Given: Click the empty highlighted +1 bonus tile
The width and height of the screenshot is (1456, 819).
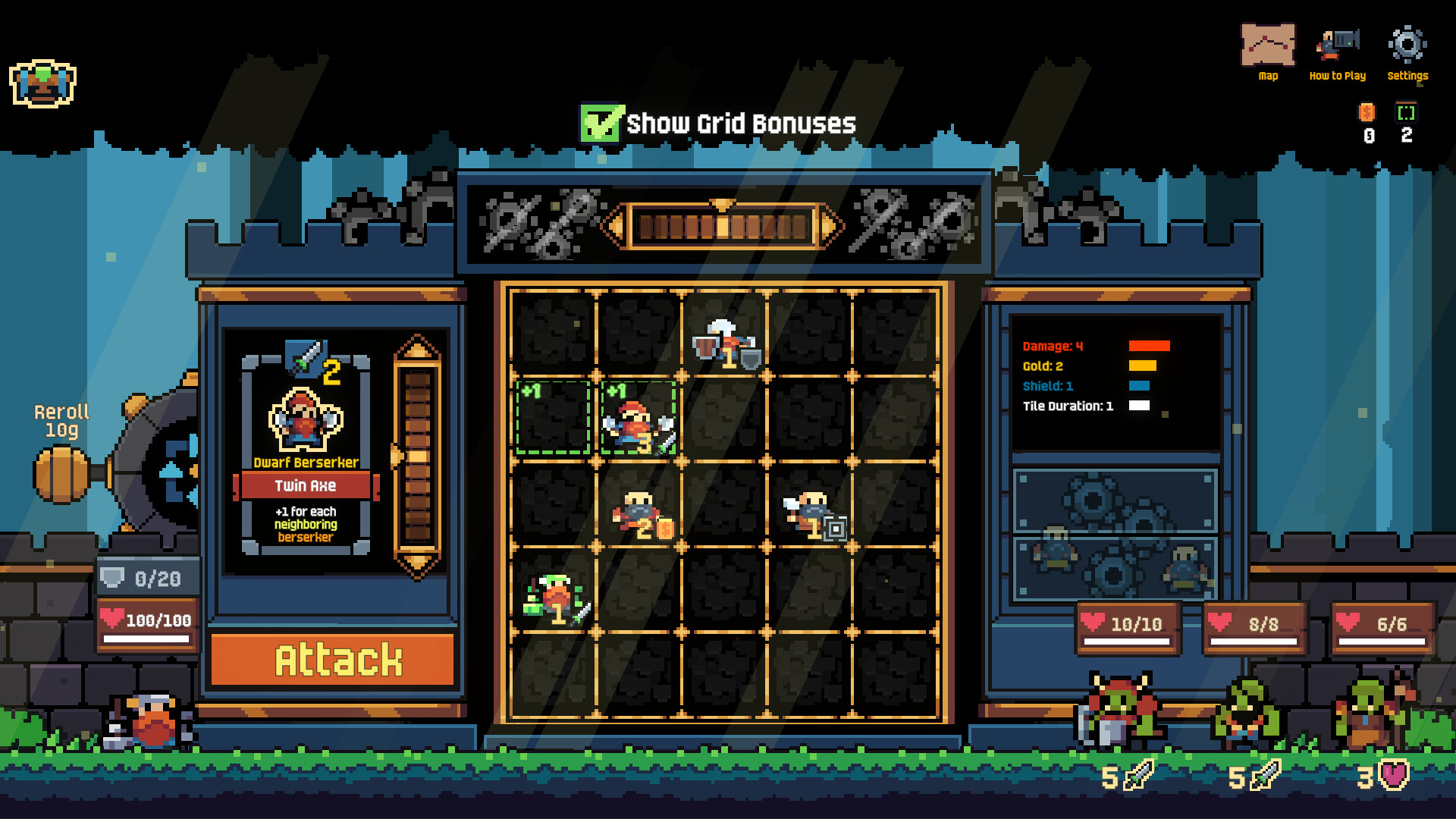Looking at the screenshot, I should pos(553,419).
